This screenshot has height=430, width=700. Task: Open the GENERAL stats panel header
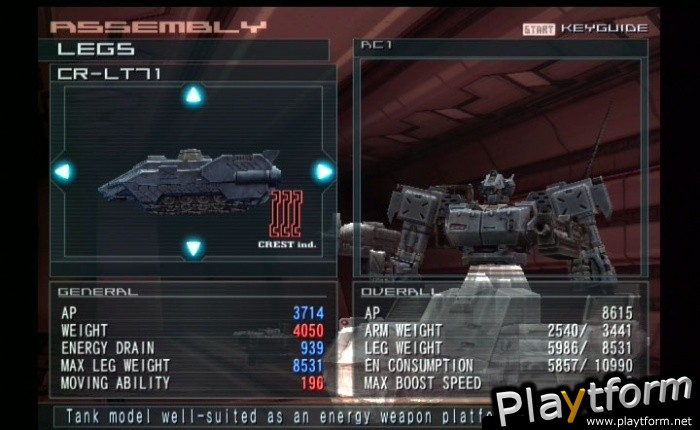click(x=98, y=292)
